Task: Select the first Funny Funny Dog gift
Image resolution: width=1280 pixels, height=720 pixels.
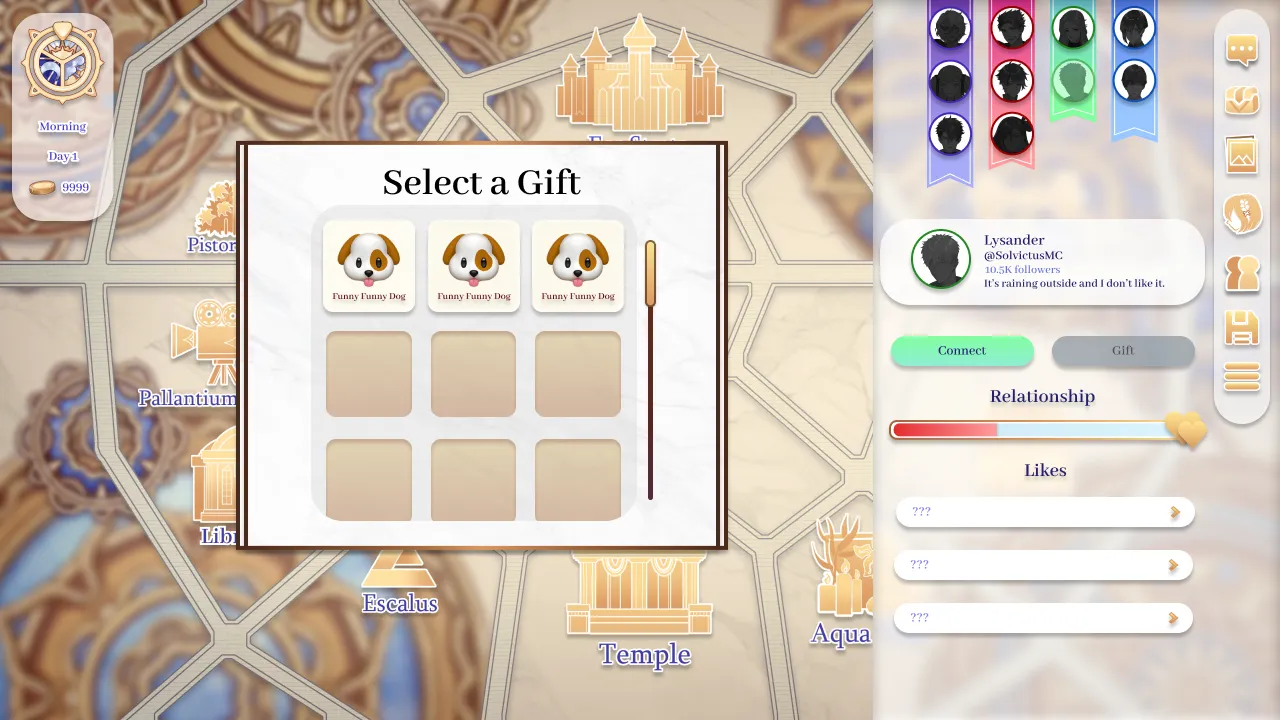Action: coord(368,263)
